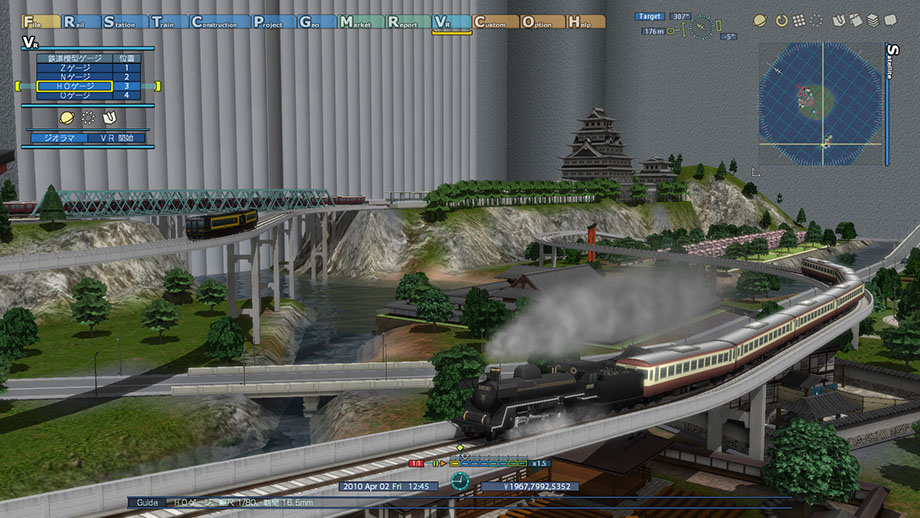Open the Option menu
Screen dimensions: 920x518
click(540, 21)
